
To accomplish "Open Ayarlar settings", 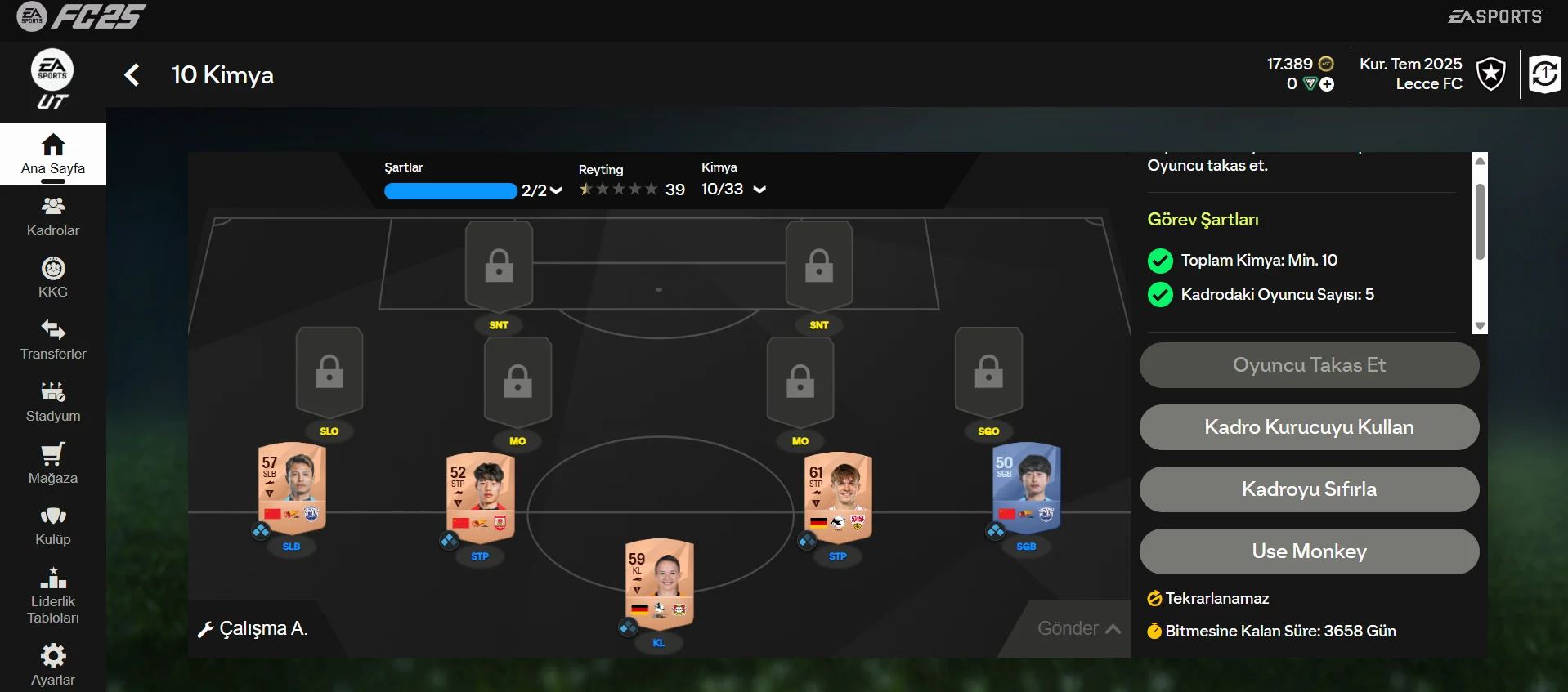I will 53,666.
